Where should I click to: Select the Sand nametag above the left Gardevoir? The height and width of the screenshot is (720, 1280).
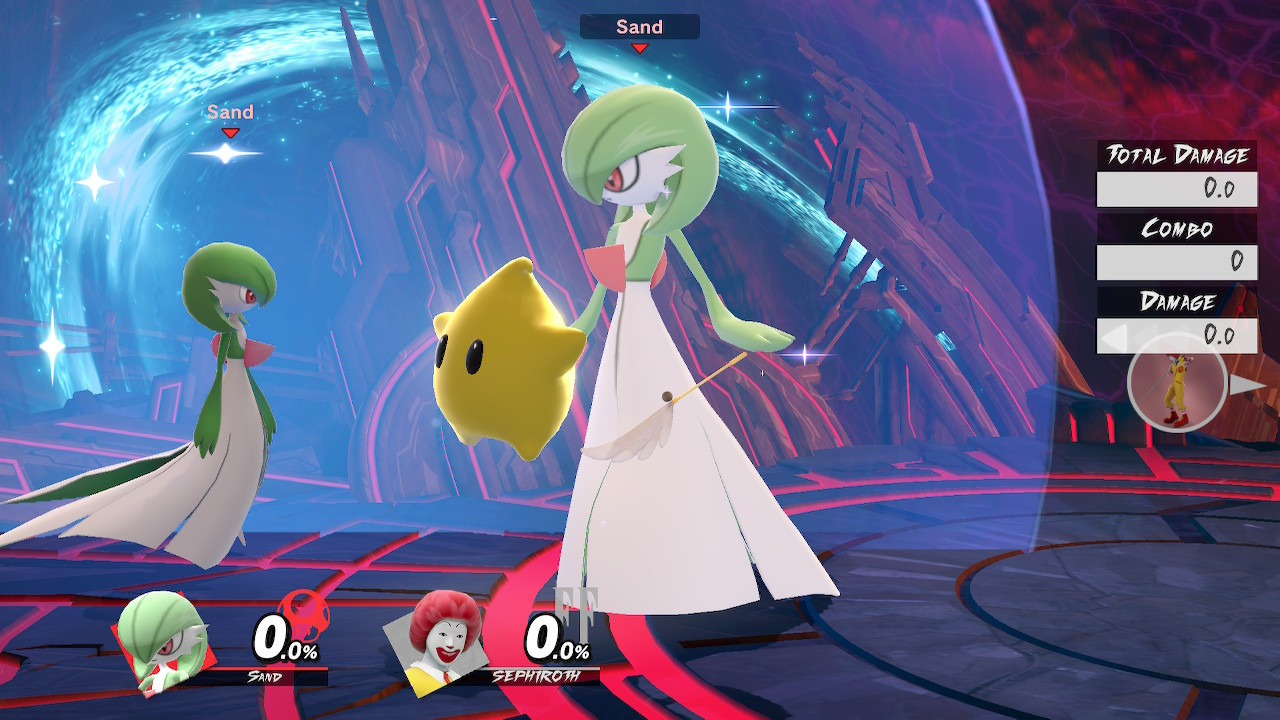click(230, 112)
